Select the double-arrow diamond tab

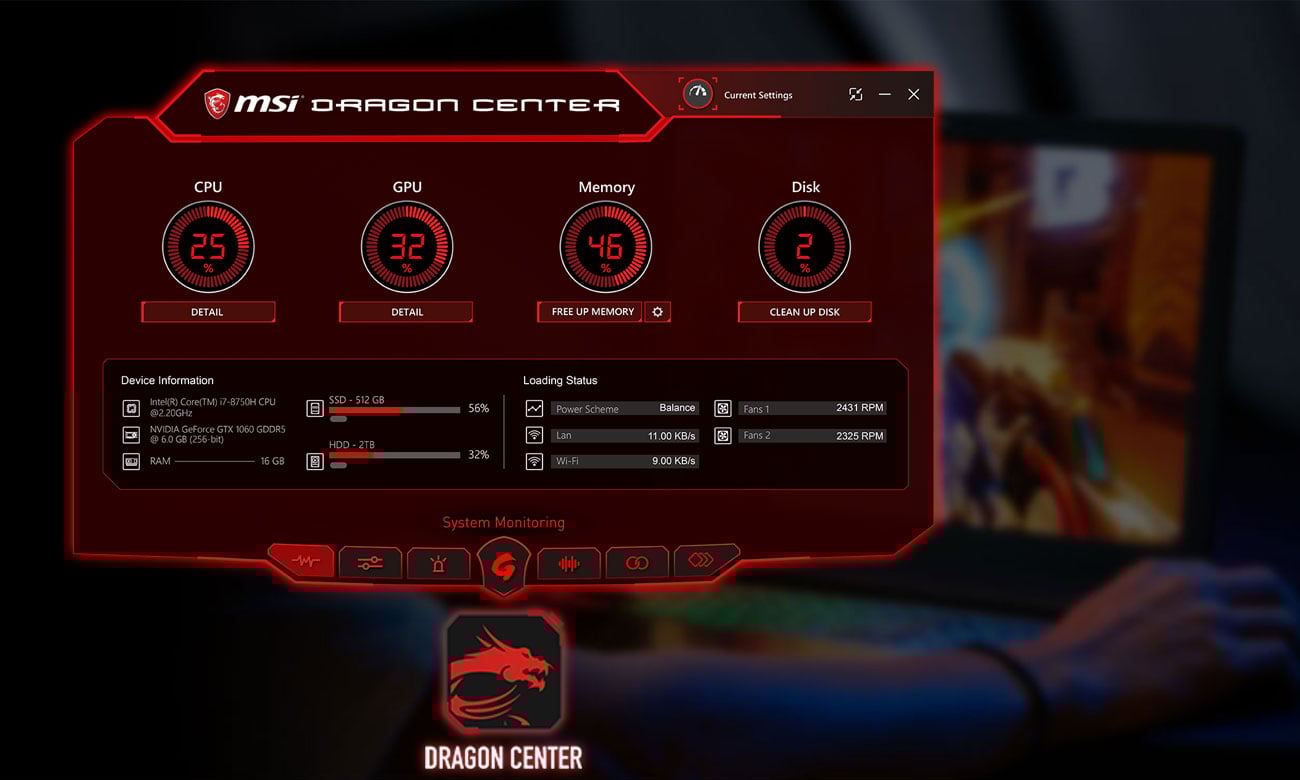coord(702,560)
